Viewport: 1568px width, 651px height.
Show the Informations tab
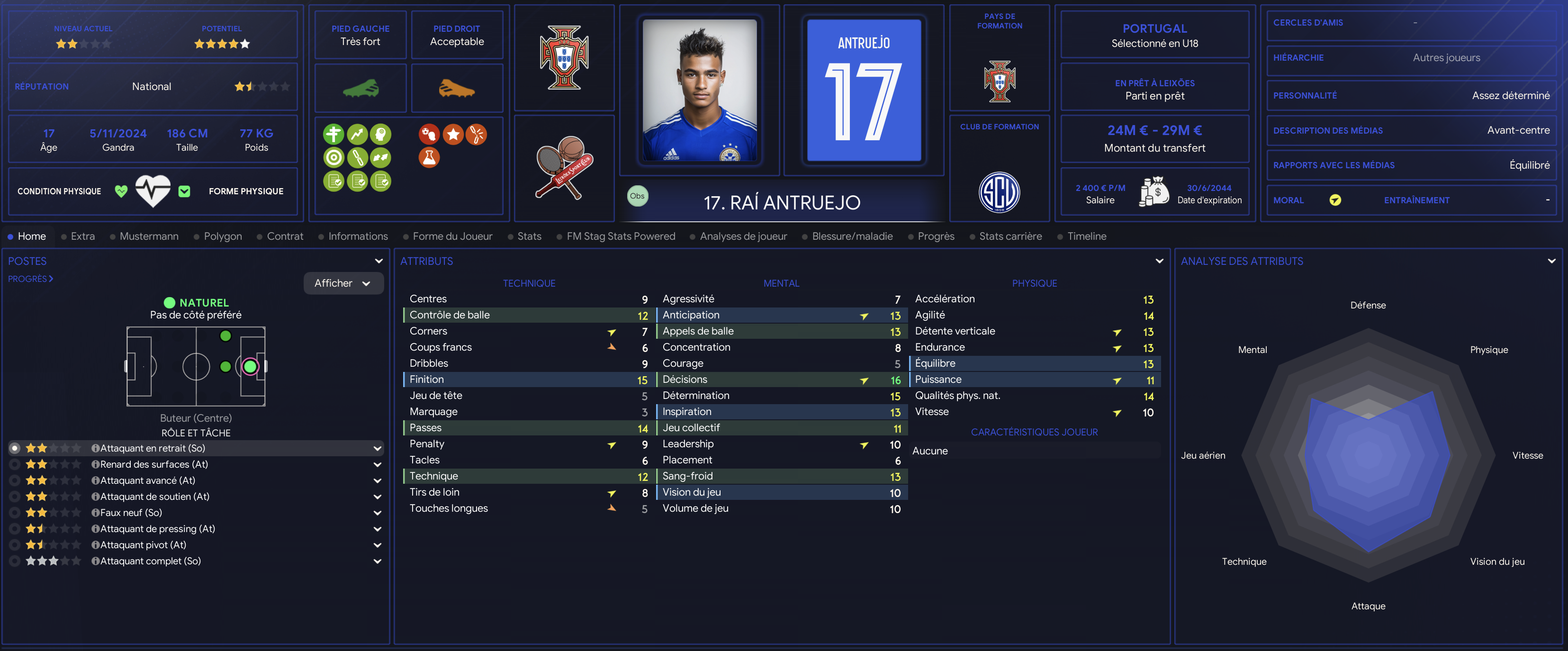(x=357, y=236)
